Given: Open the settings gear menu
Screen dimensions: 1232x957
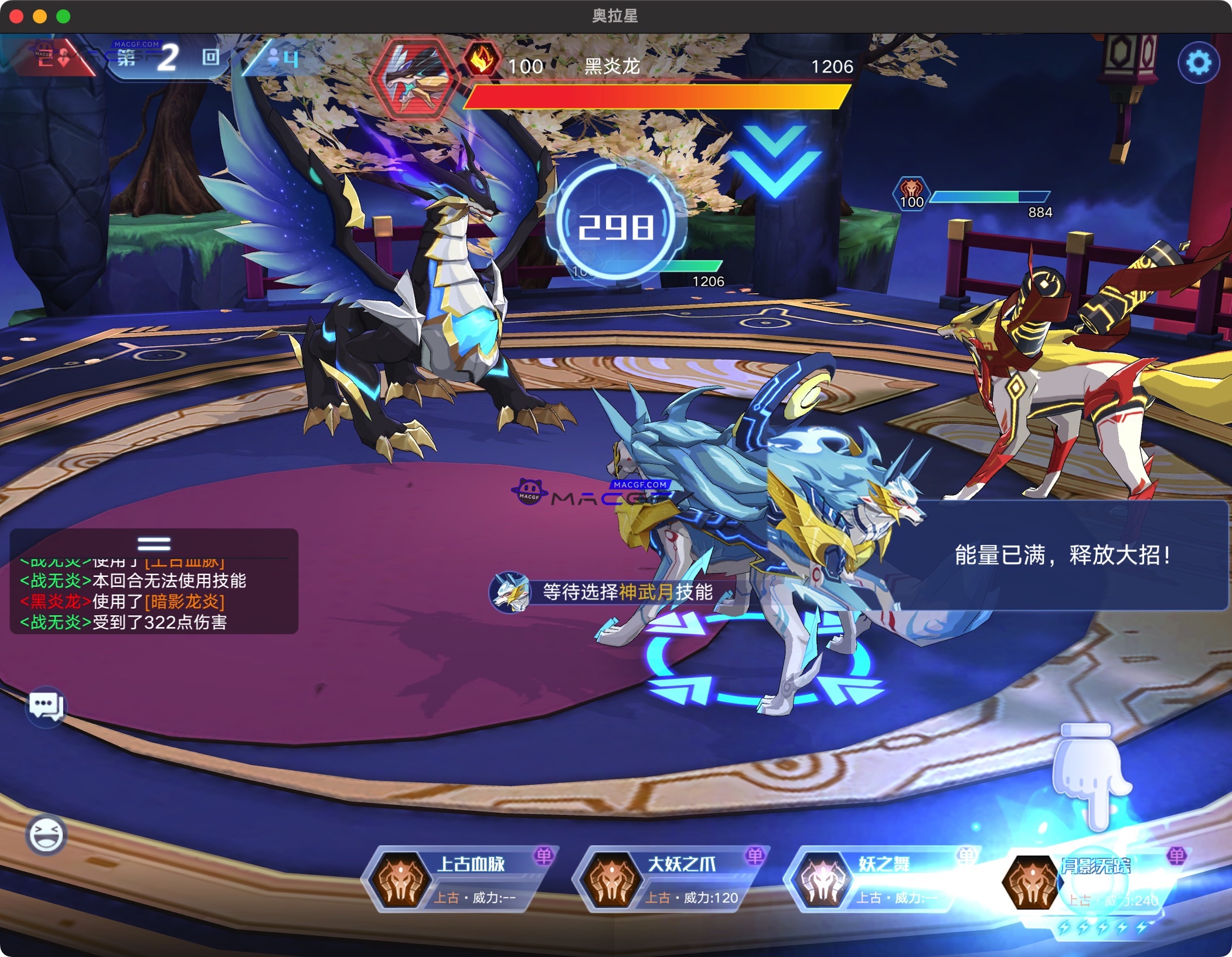Looking at the screenshot, I should click(1198, 63).
